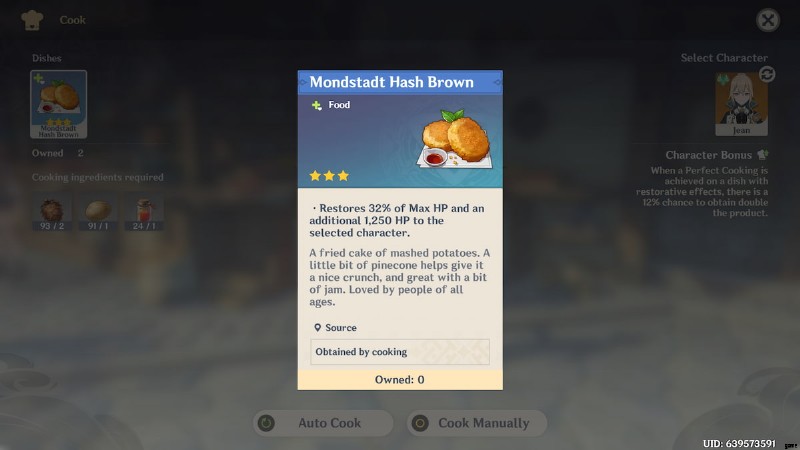Viewport: 800px width, 450px height.
Task: Select the pinecone ingredient slot
Action: (51, 213)
